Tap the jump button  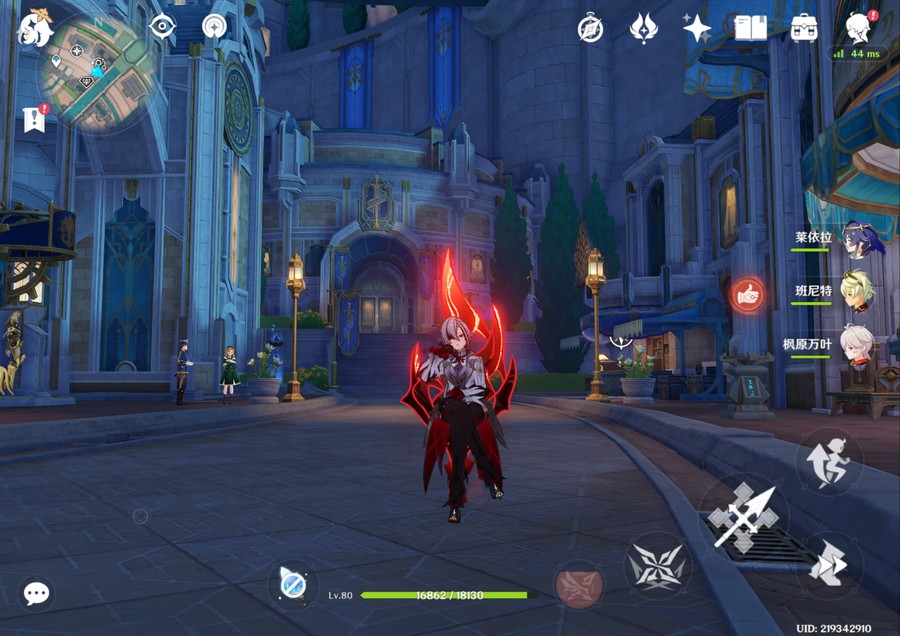coord(829,566)
